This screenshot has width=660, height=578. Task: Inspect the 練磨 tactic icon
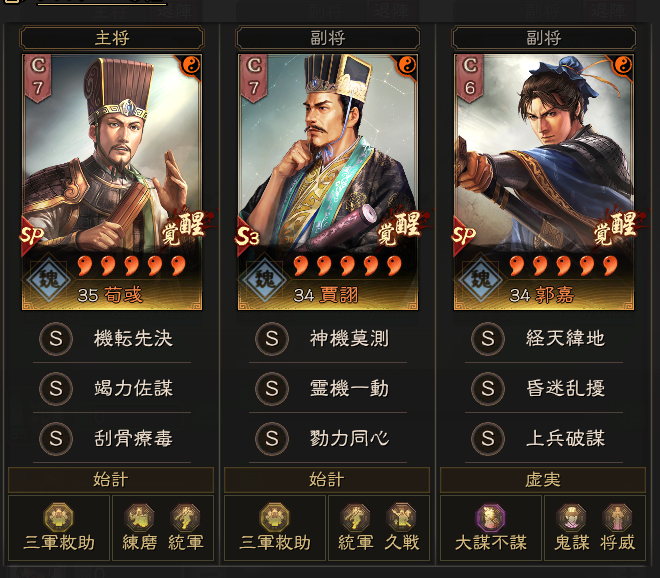(139, 527)
